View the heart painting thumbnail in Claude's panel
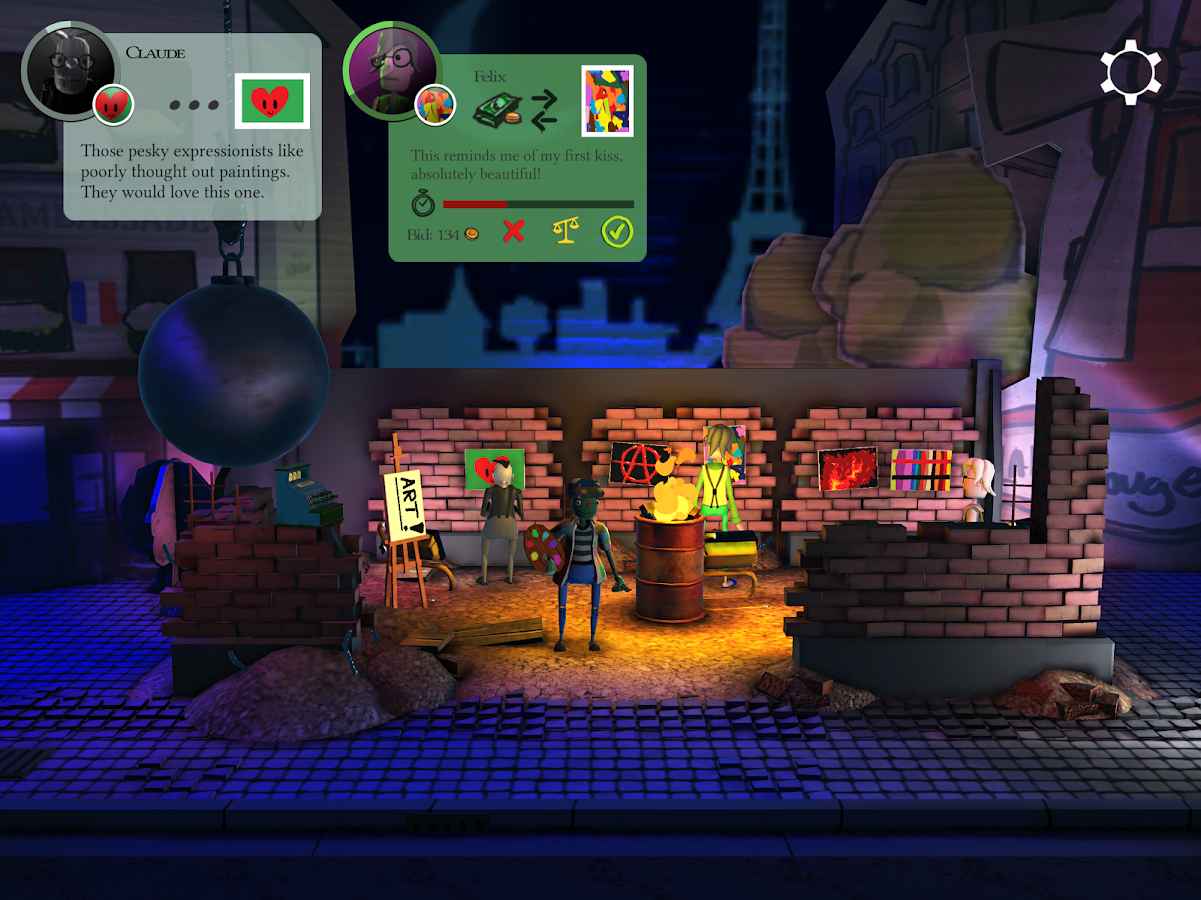This screenshot has height=900, width=1201. [272, 101]
